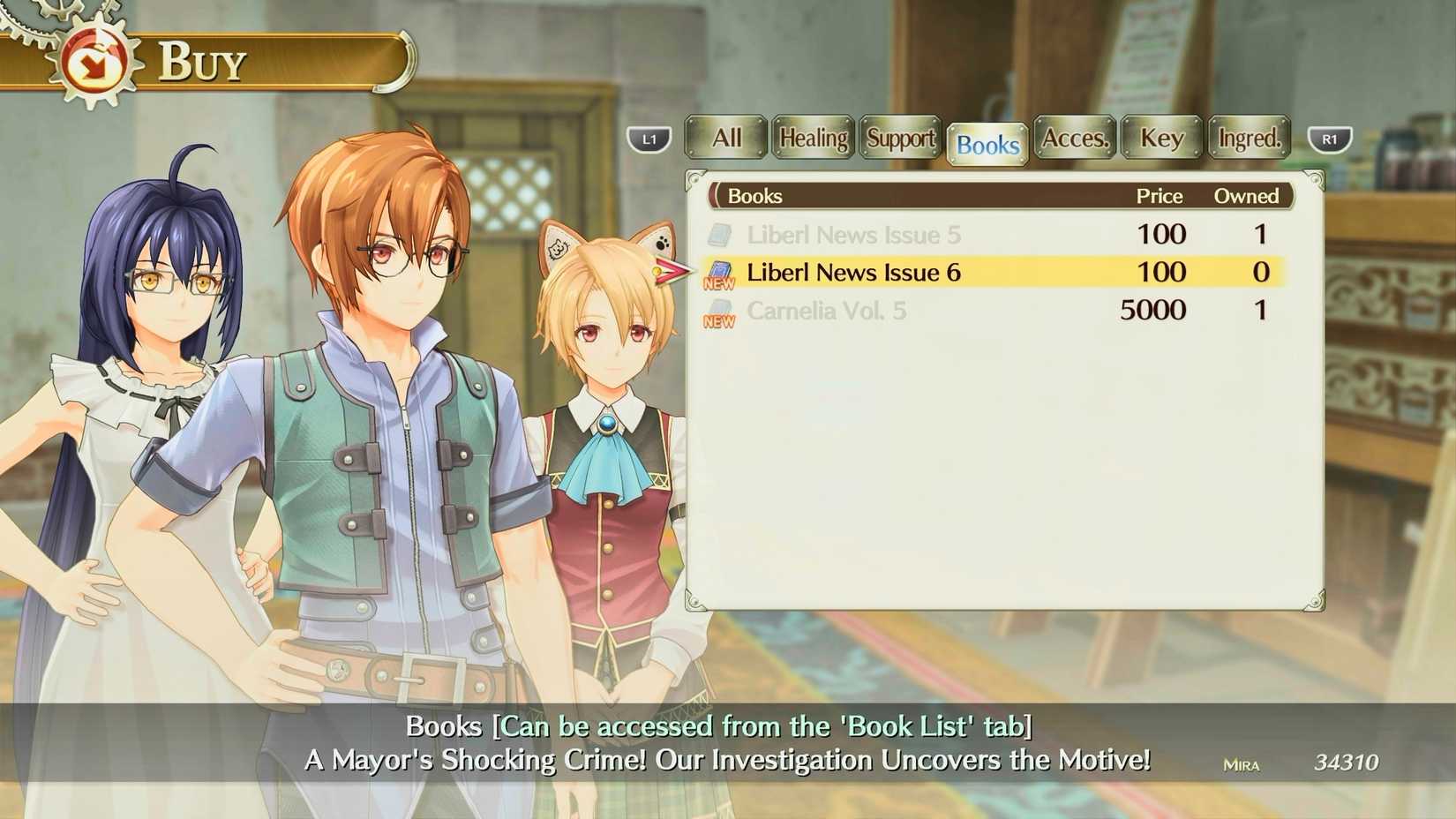Show the Support items tab
Image resolution: width=1456 pixels, height=819 pixels.
point(900,138)
